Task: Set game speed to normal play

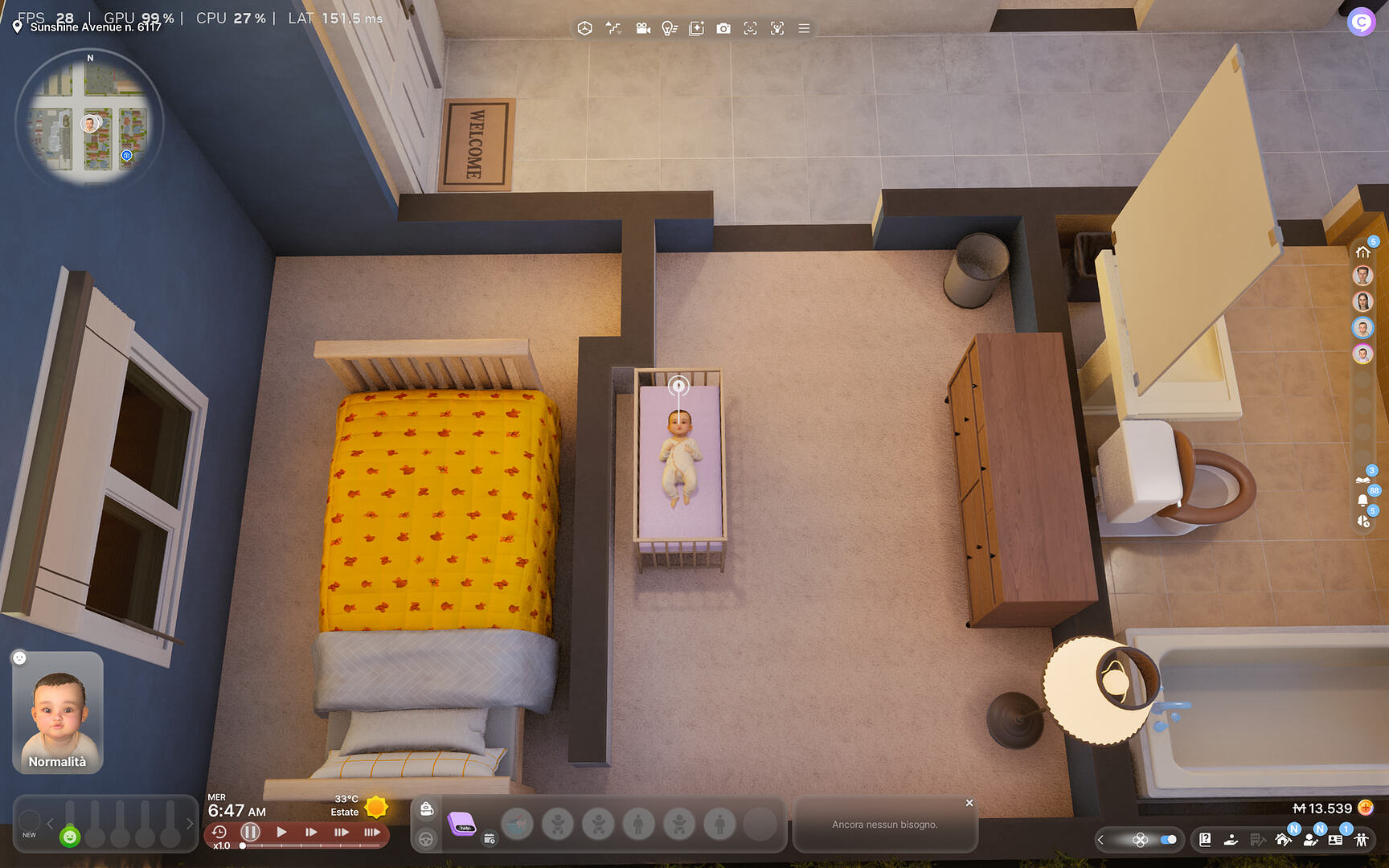Action: [281, 832]
